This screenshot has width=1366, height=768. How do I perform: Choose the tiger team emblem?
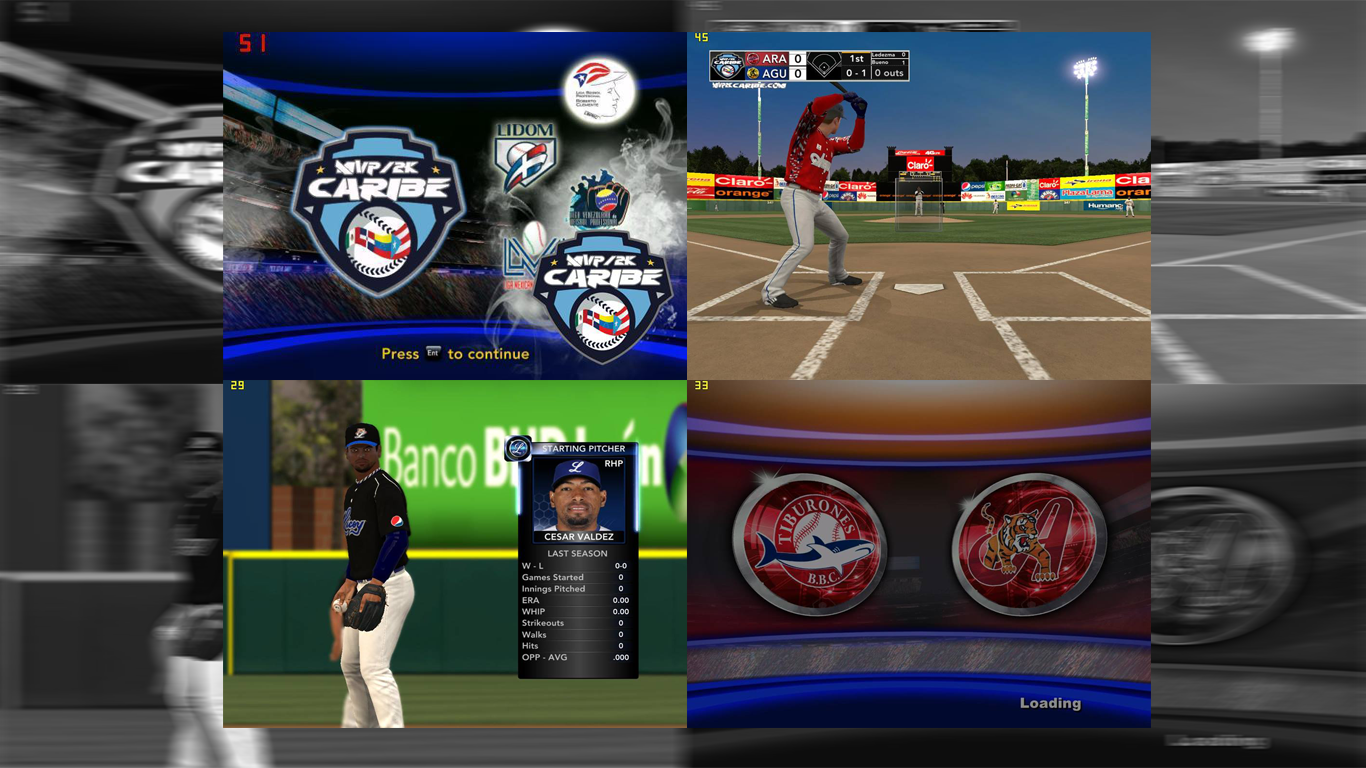pos(1029,544)
